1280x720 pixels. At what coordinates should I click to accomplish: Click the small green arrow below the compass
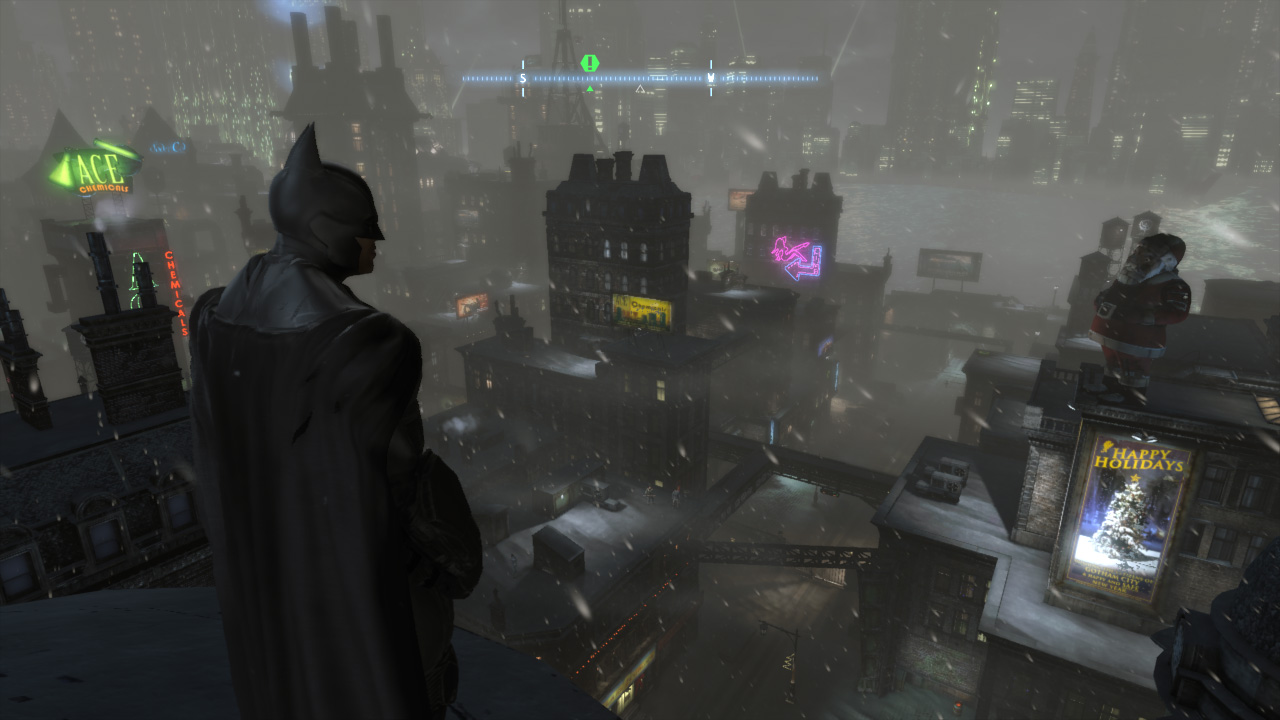tap(590, 88)
